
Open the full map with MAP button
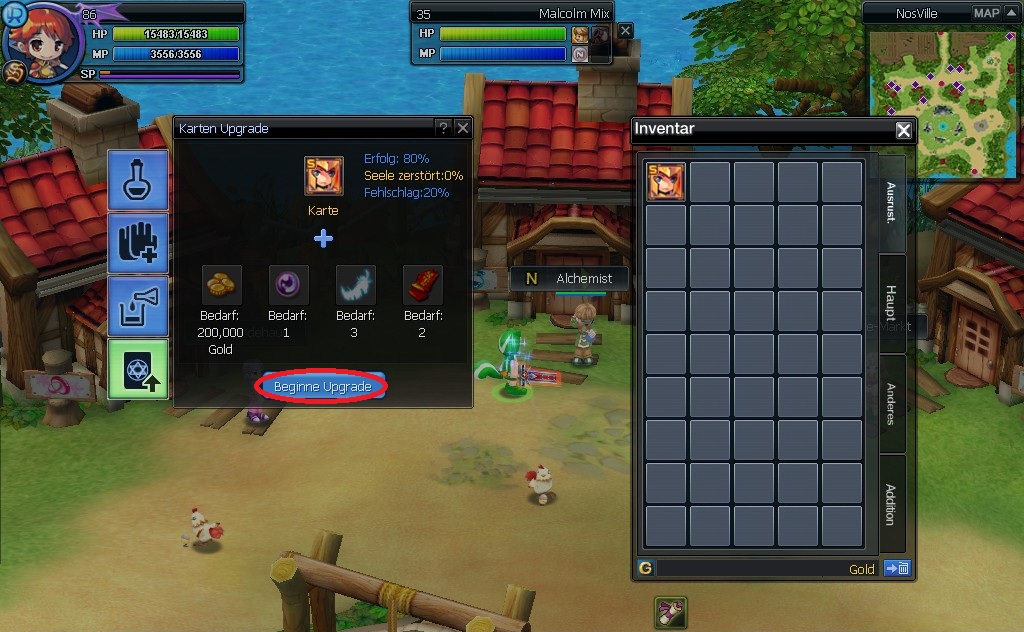pyautogui.click(x=986, y=13)
